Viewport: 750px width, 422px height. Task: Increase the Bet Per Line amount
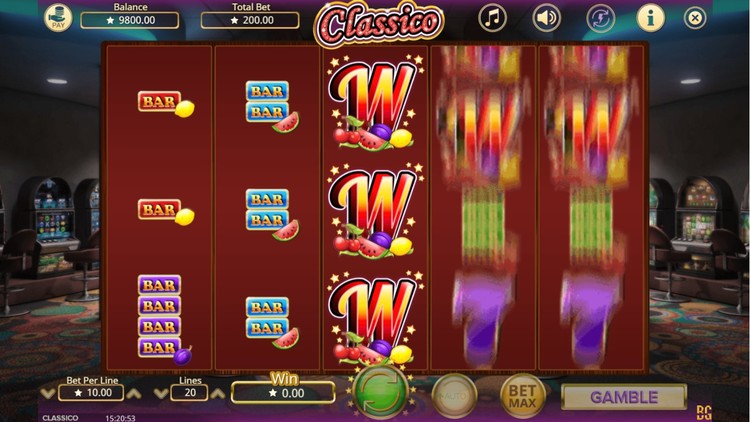133,394
